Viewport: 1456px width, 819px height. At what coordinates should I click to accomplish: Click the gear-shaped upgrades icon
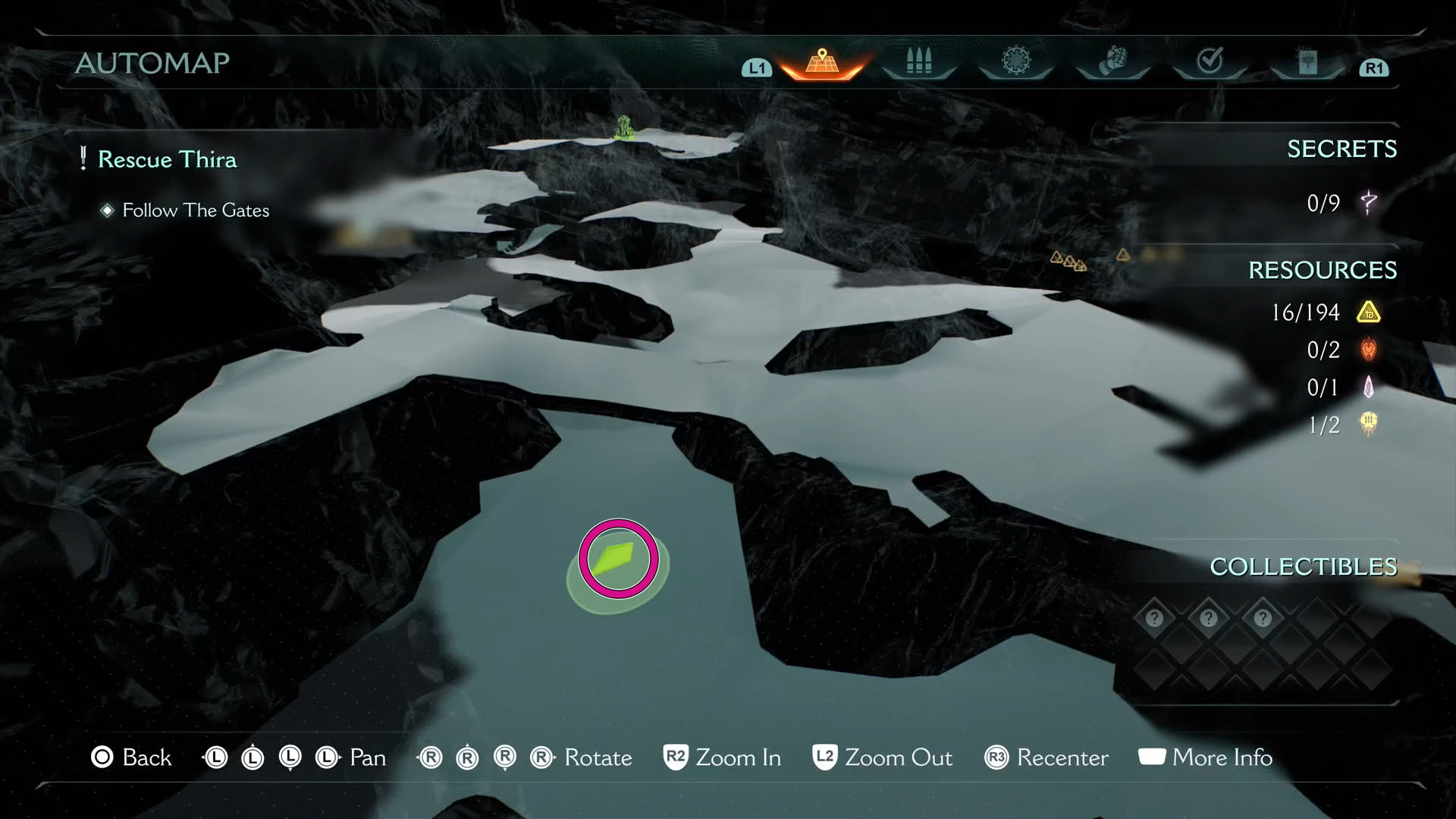point(1015,62)
